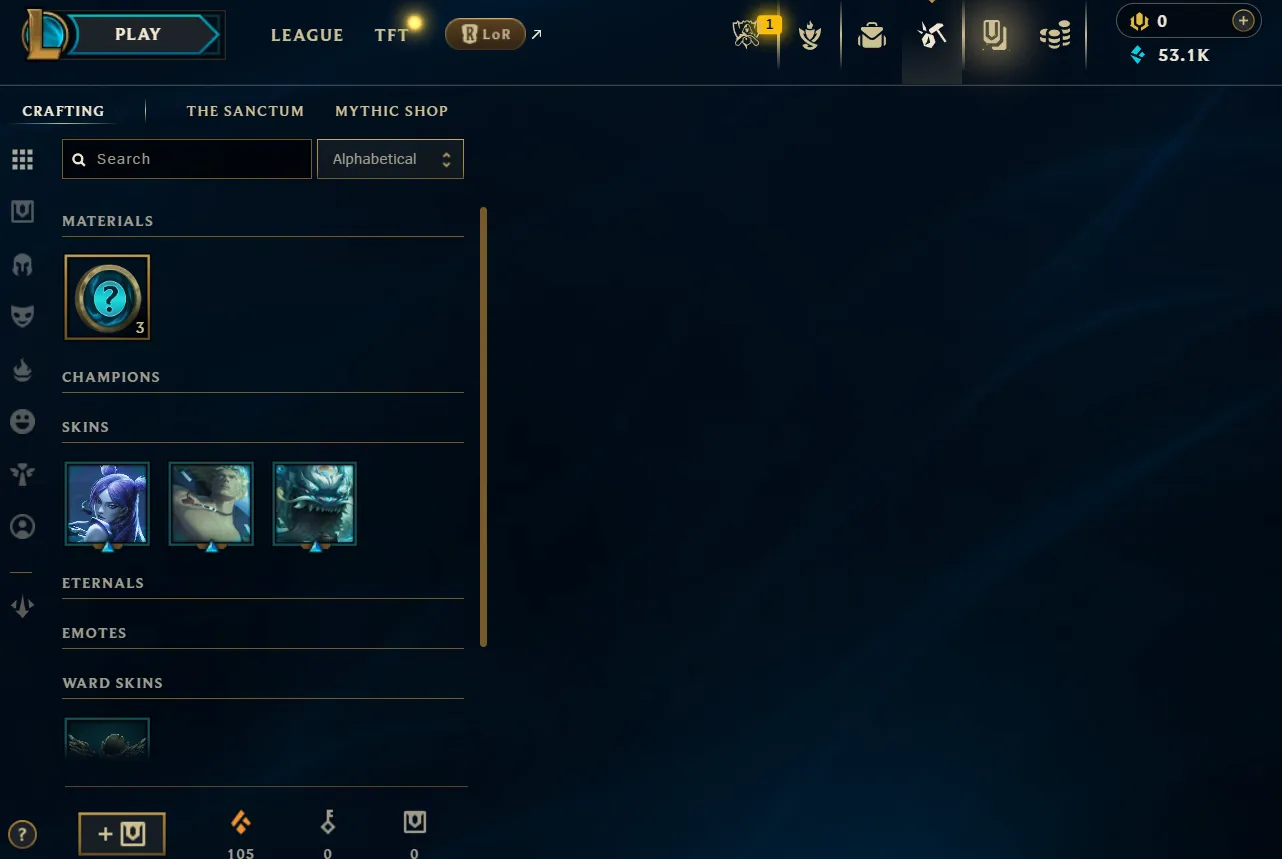Open the Alphabetical sort dropdown

tap(390, 158)
